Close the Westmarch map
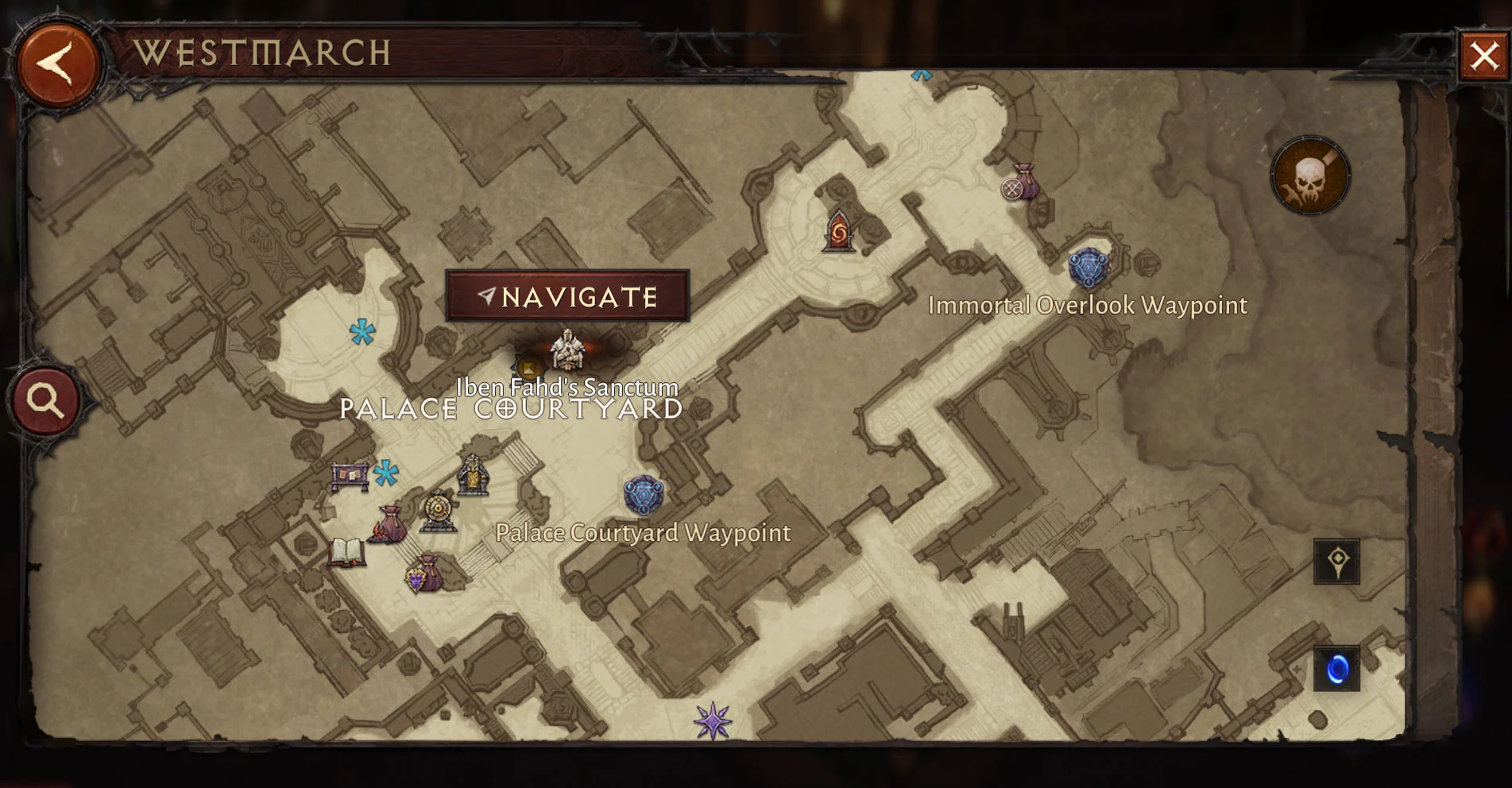This screenshot has width=1512, height=788. click(1483, 56)
